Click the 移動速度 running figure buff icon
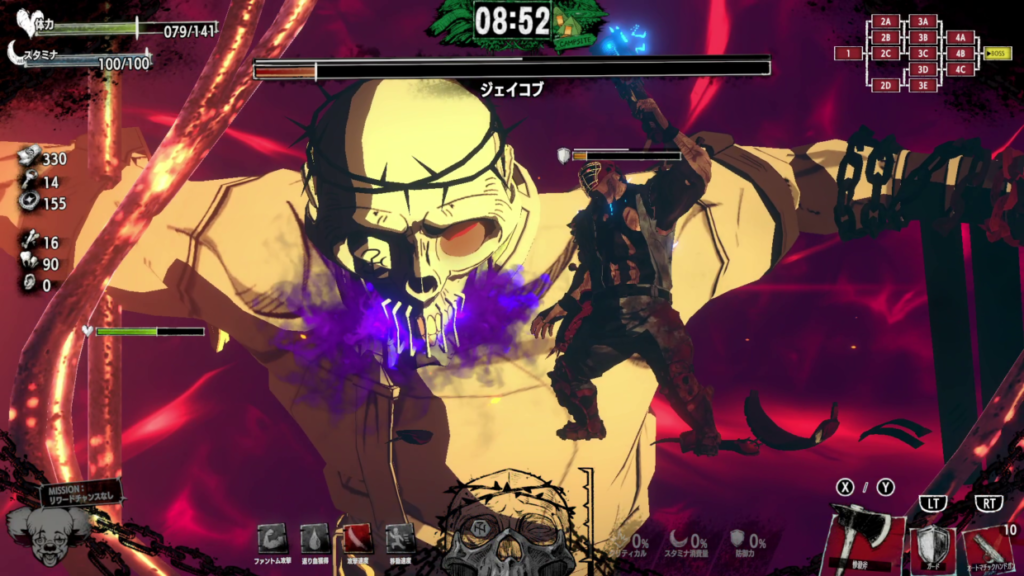The width and height of the screenshot is (1024, 576). click(400, 539)
